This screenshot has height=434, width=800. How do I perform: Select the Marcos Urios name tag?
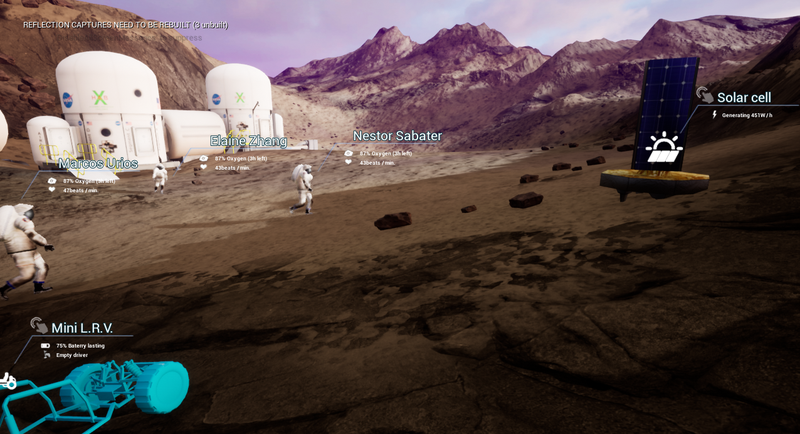[x=98, y=163]
